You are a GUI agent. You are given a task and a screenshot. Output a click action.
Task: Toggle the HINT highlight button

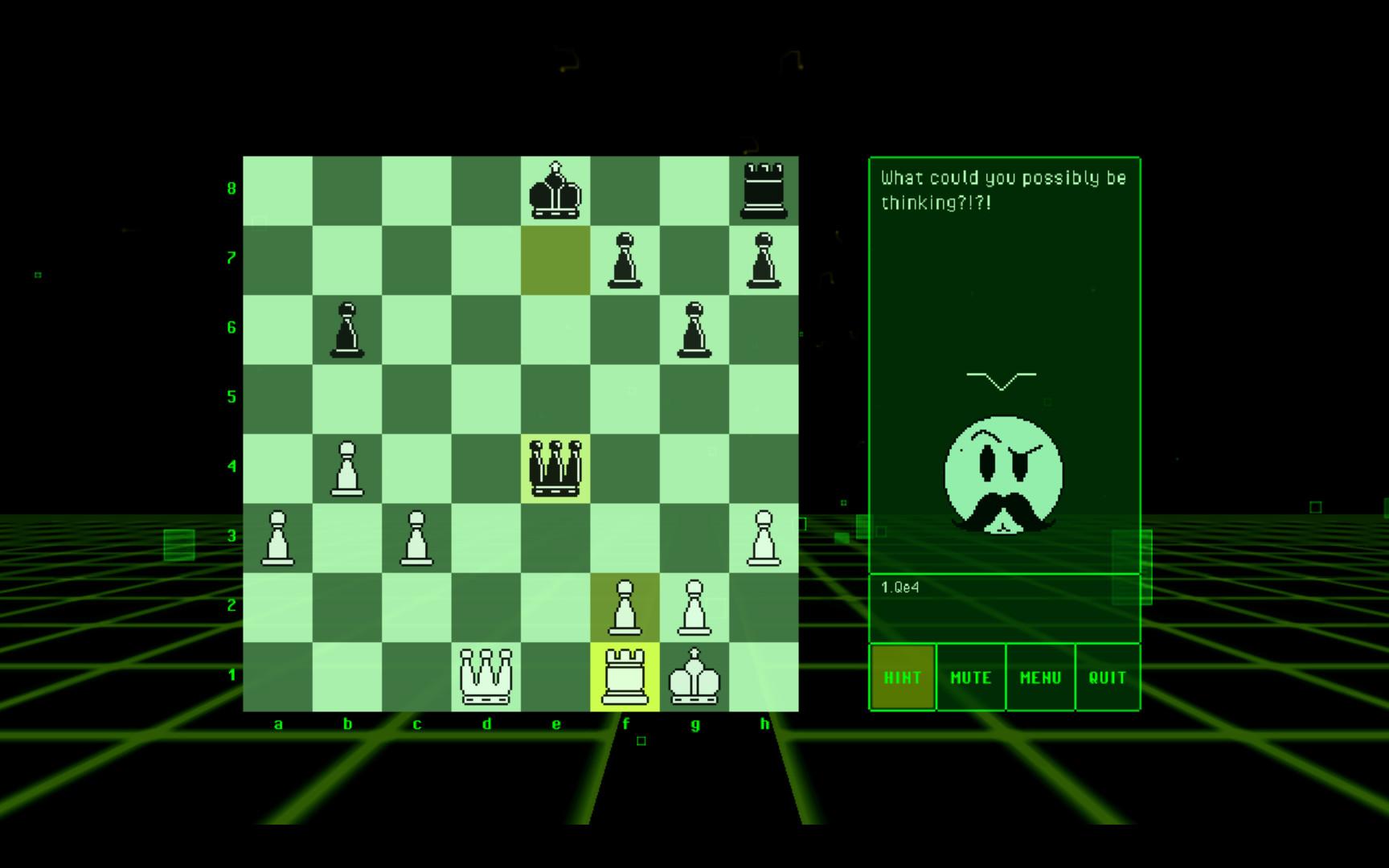point(902,678)
